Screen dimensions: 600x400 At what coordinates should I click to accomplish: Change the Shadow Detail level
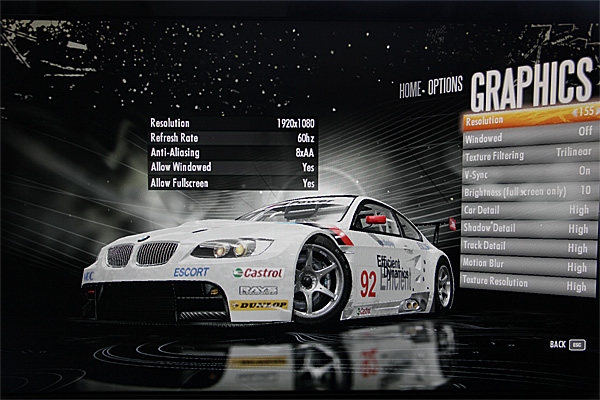click(x=528, y=228)
